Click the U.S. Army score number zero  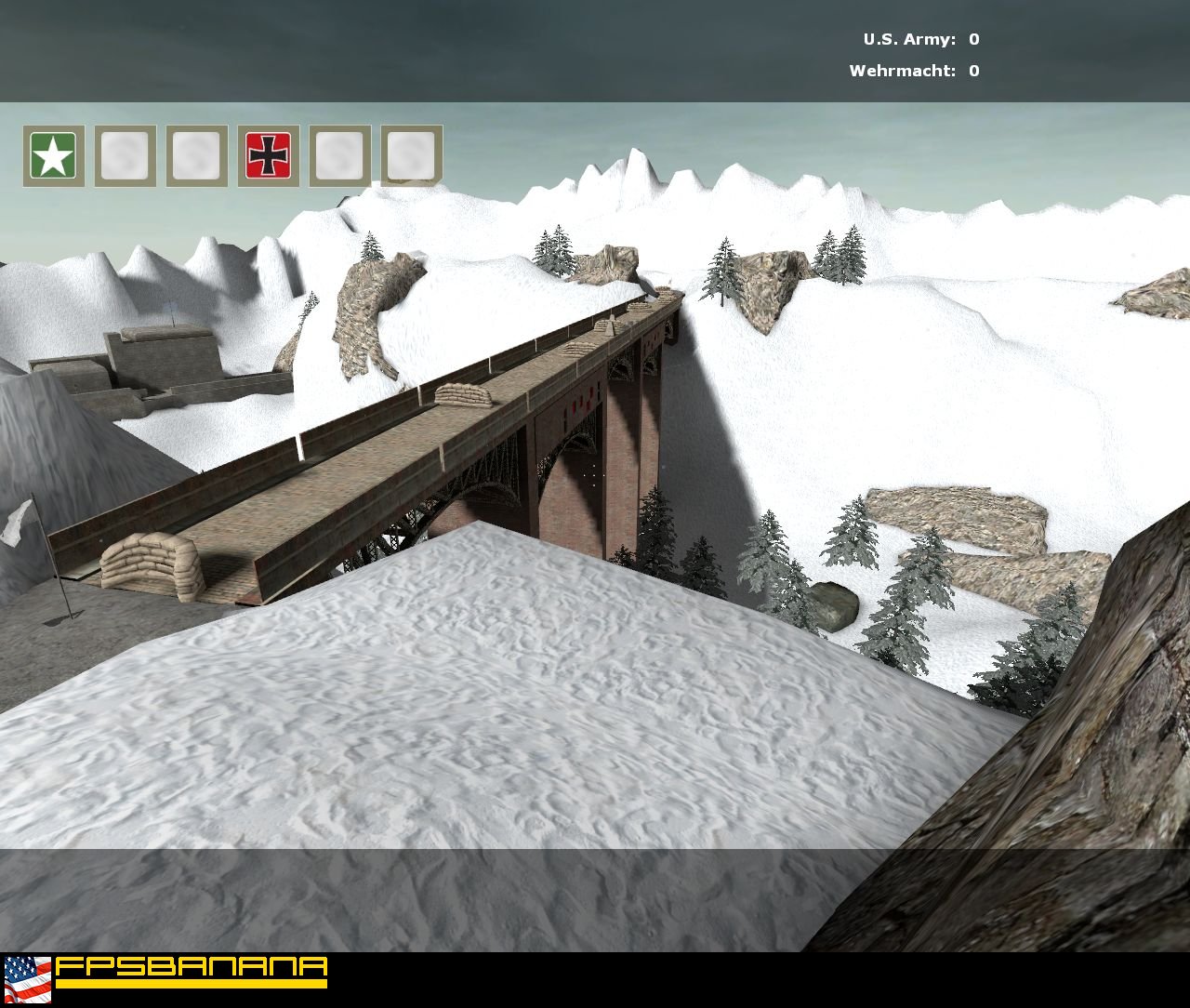pos(973,40)
